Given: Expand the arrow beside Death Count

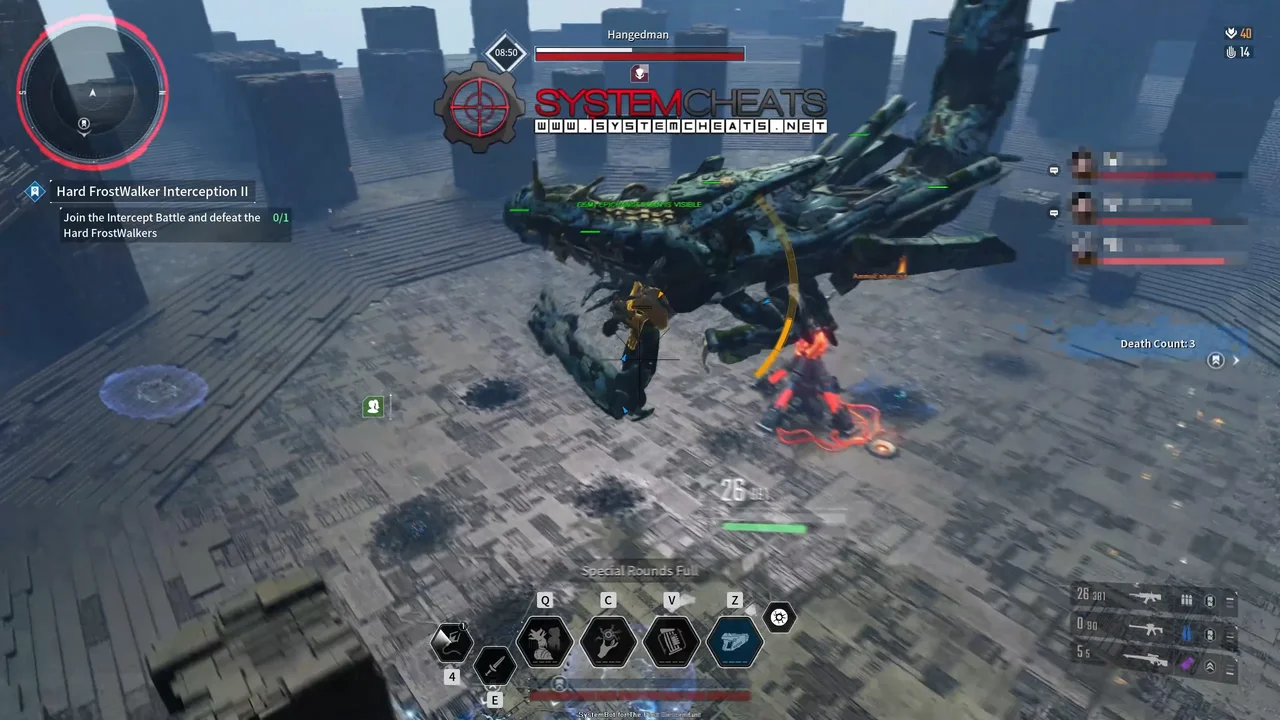Looking at the screenshot, I should 1237,361.
